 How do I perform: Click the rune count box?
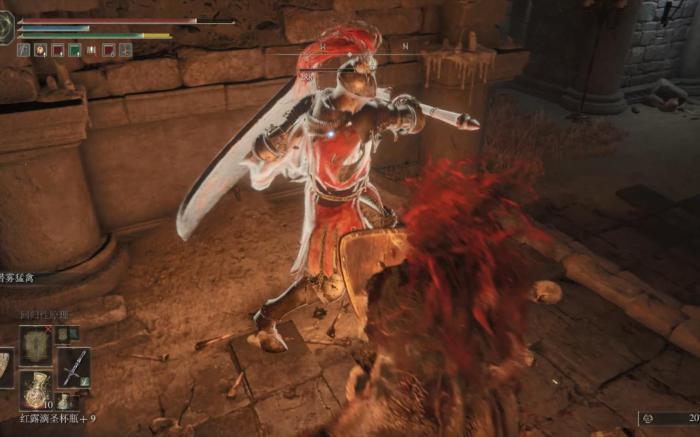click(x=669, y=418)
